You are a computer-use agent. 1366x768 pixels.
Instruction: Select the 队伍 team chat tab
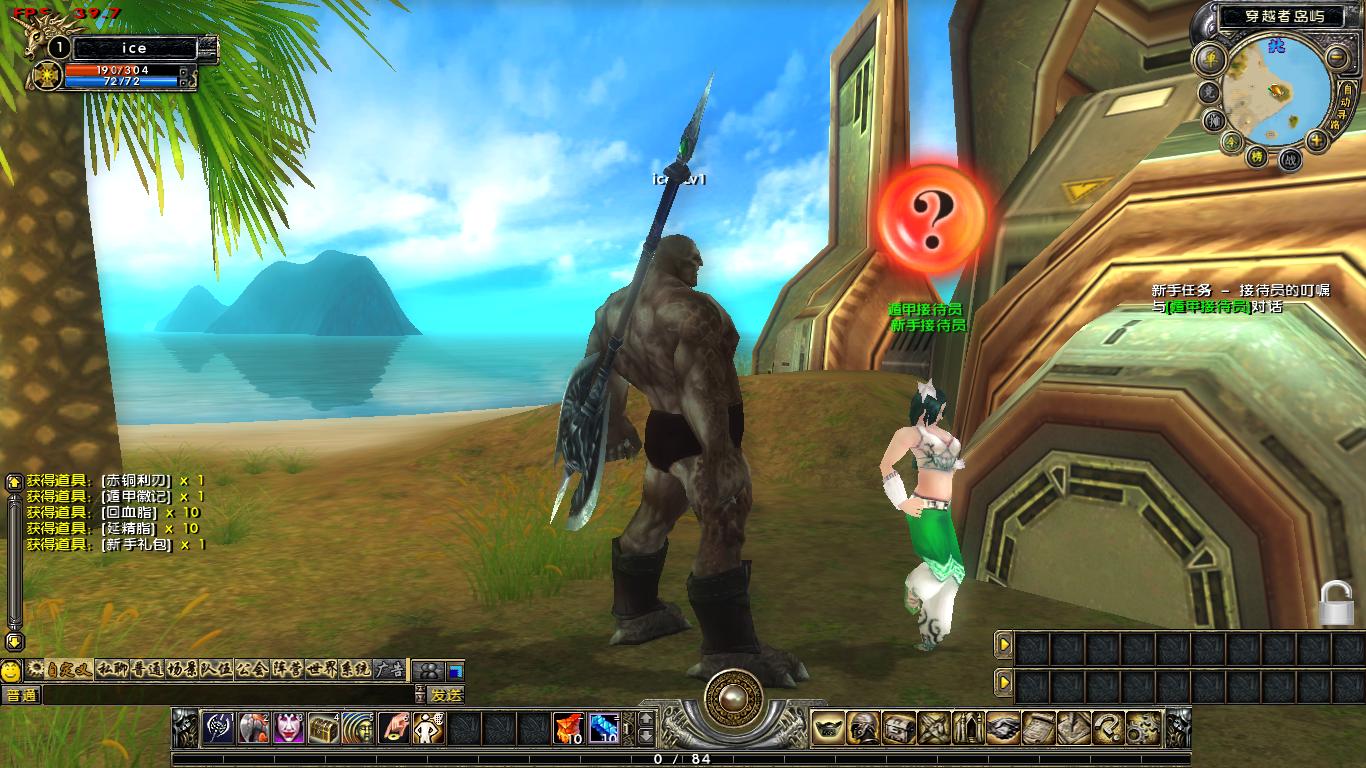[215, 669]
